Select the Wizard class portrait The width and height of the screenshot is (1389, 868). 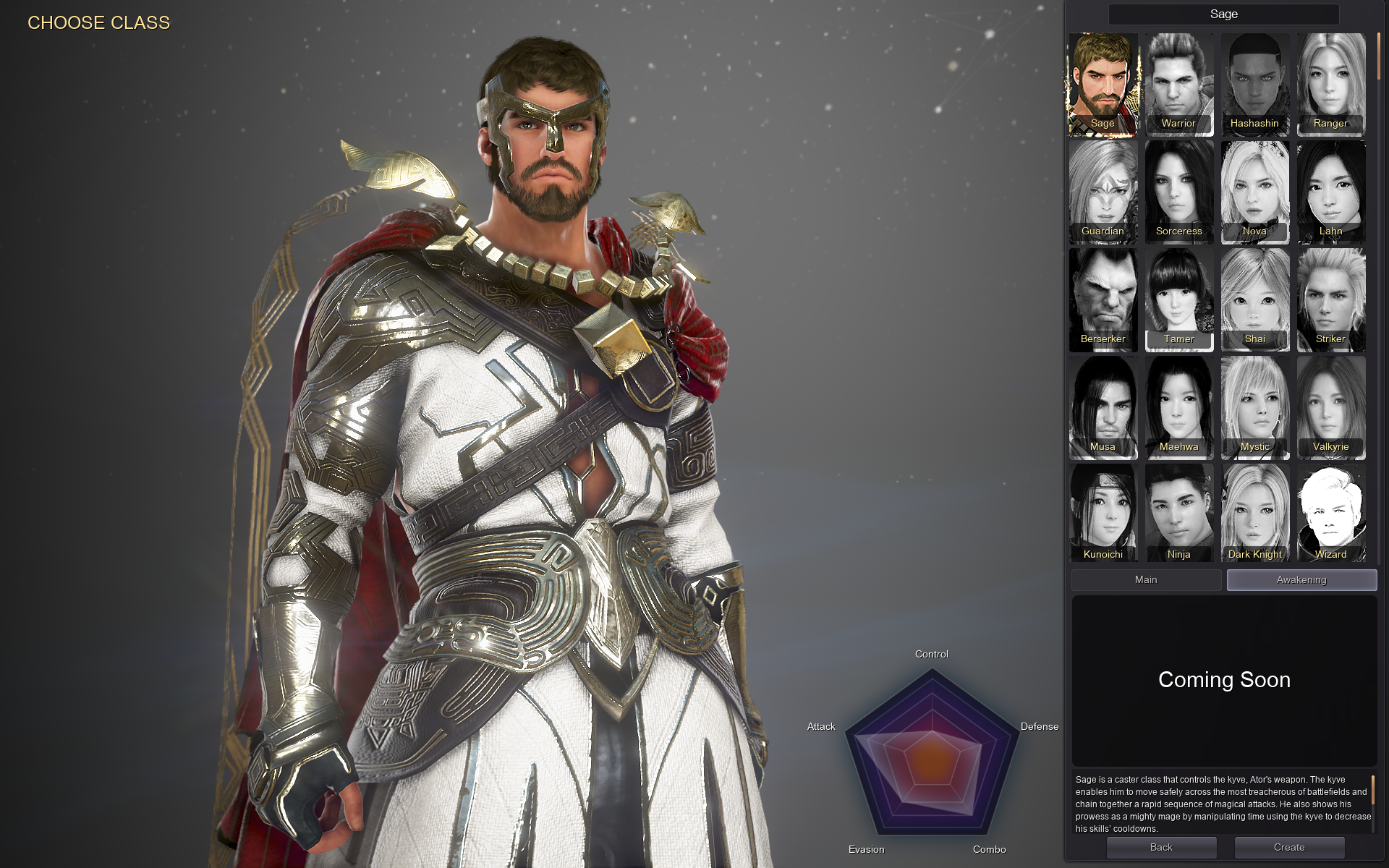pos(1330,514)
